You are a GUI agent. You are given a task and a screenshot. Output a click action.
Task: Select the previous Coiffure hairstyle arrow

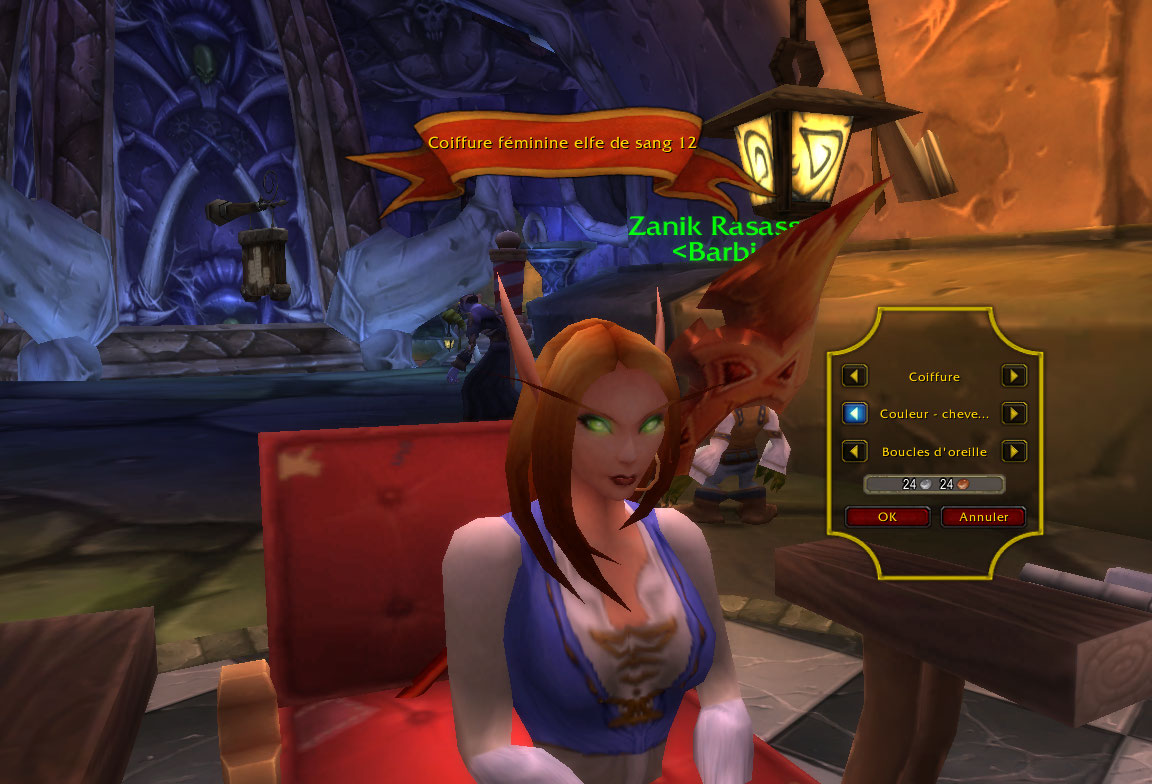coord(854,376)
